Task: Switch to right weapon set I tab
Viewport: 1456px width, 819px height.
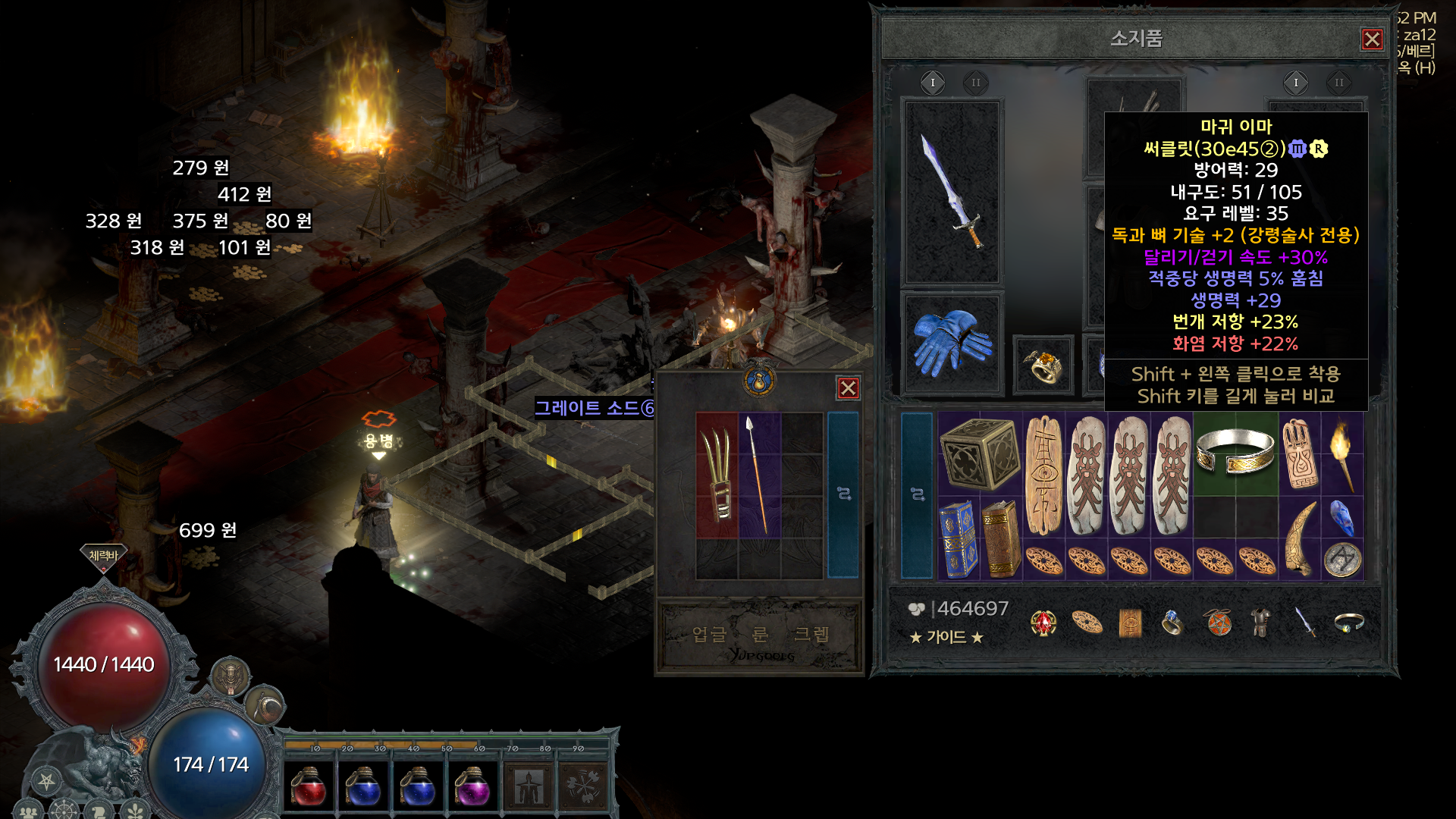Action: click(x=1295, y=83)
